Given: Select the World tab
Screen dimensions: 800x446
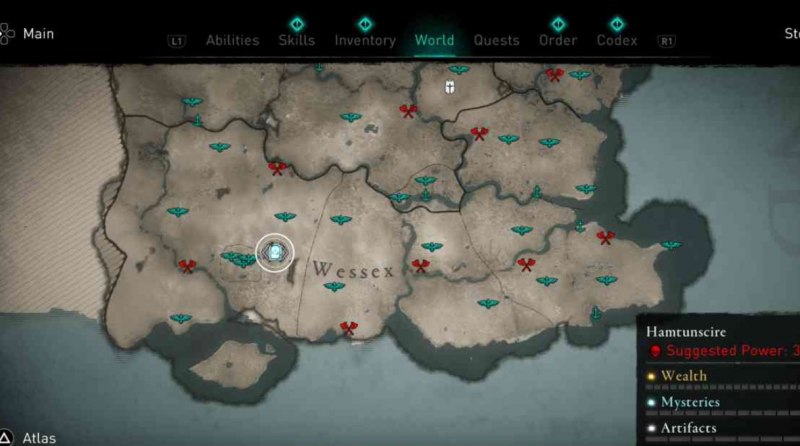Looking at the screenshot, I should pyautogui.click(x=434, y=40).
